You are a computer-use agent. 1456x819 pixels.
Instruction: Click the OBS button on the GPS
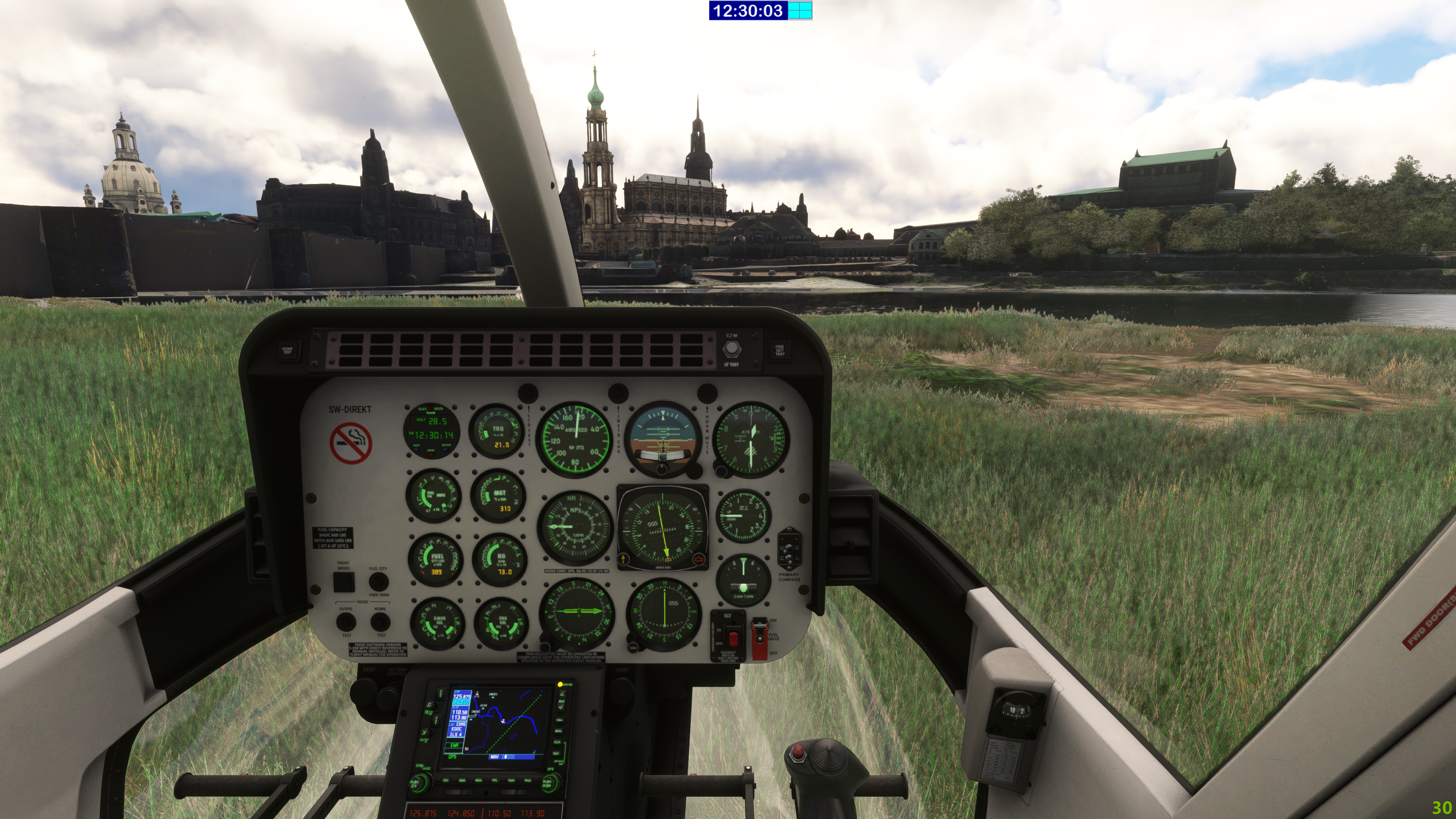[462, 781]
